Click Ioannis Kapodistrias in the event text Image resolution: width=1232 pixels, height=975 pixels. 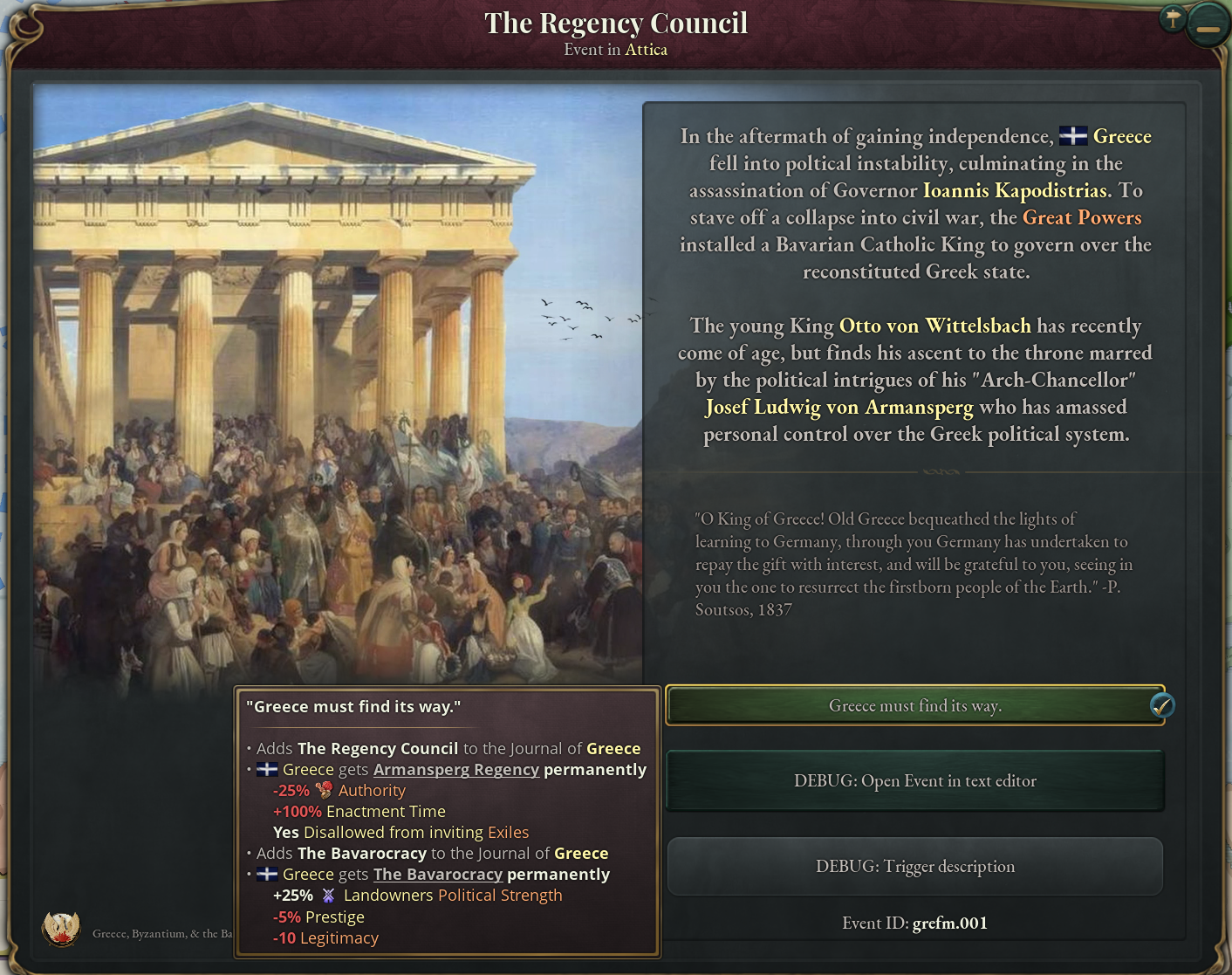1015,190
